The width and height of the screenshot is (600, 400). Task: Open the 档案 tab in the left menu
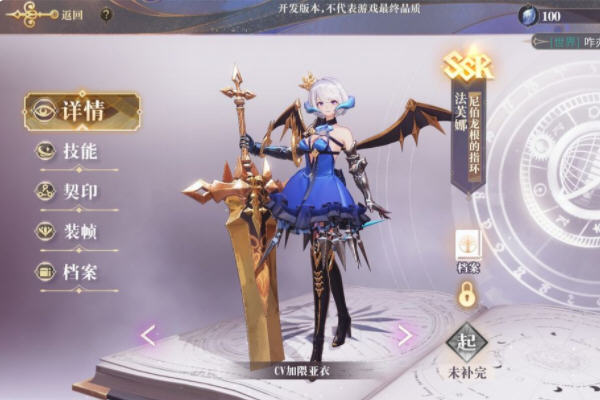[x=77, y=272]
